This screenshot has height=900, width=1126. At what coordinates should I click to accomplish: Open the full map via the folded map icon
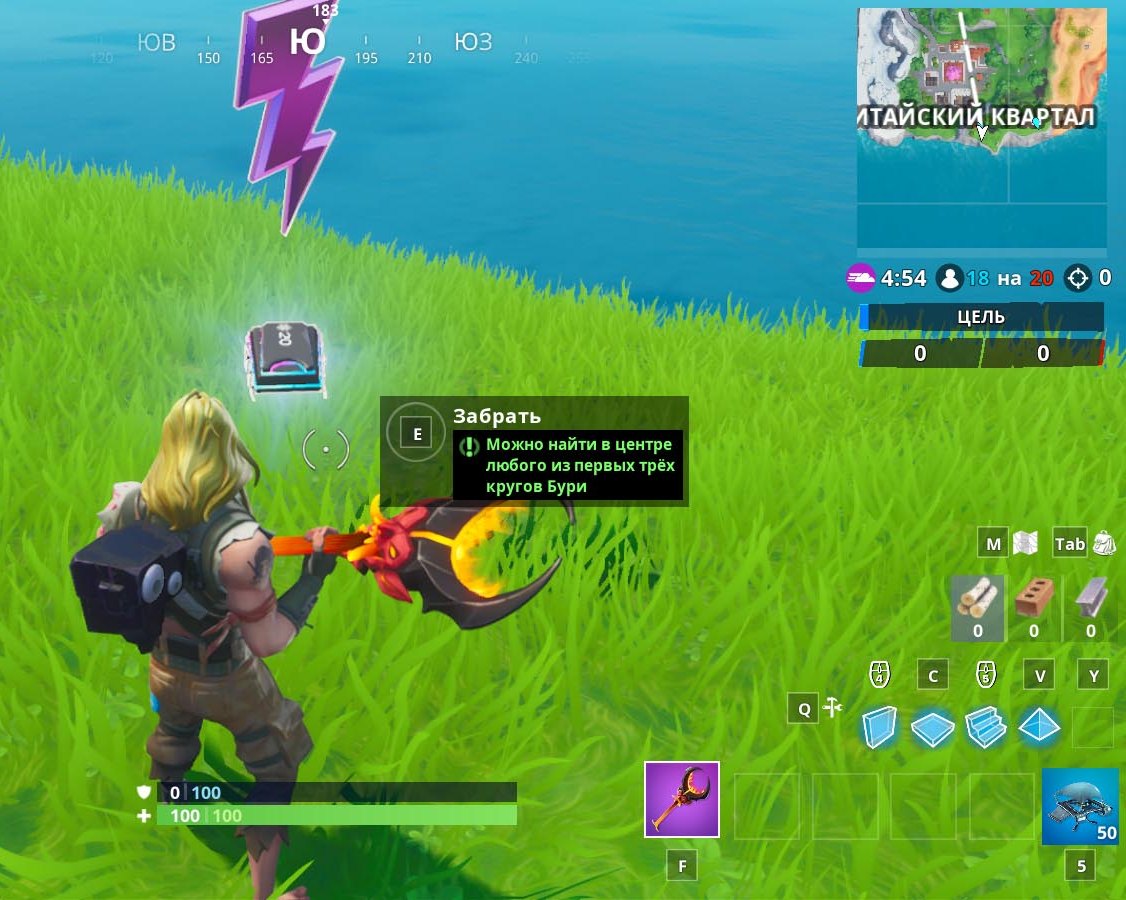pos(1026,544)
